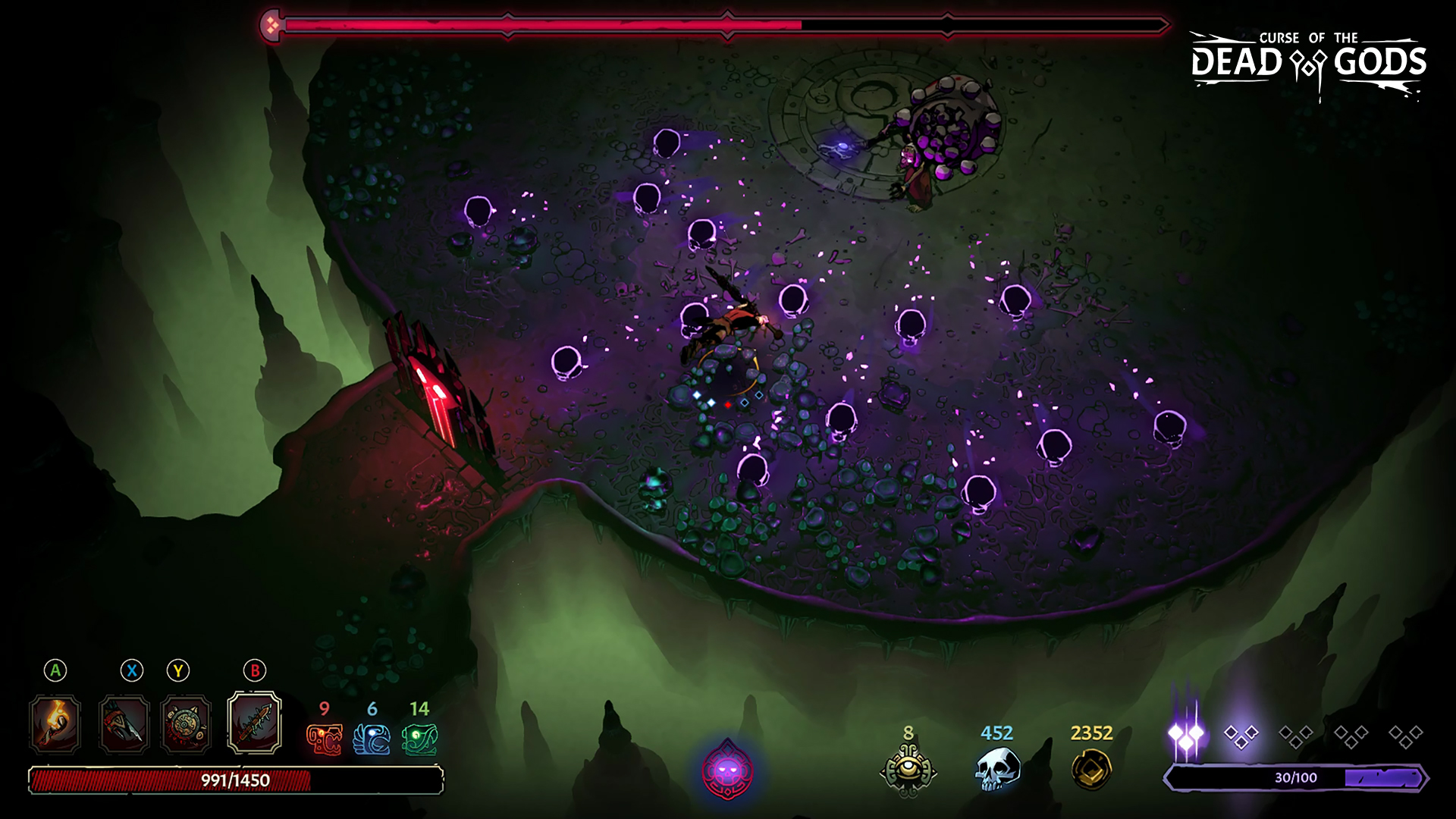1456x819 pixels.
Task: Click the green serpent attribute glyph
Action: [x=419, y=739]
